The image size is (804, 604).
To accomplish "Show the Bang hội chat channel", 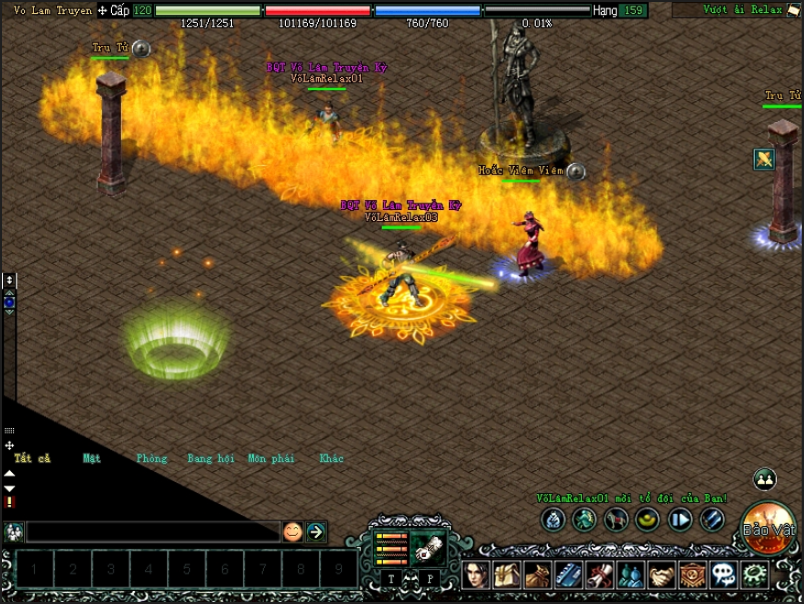I will point(210,458).
